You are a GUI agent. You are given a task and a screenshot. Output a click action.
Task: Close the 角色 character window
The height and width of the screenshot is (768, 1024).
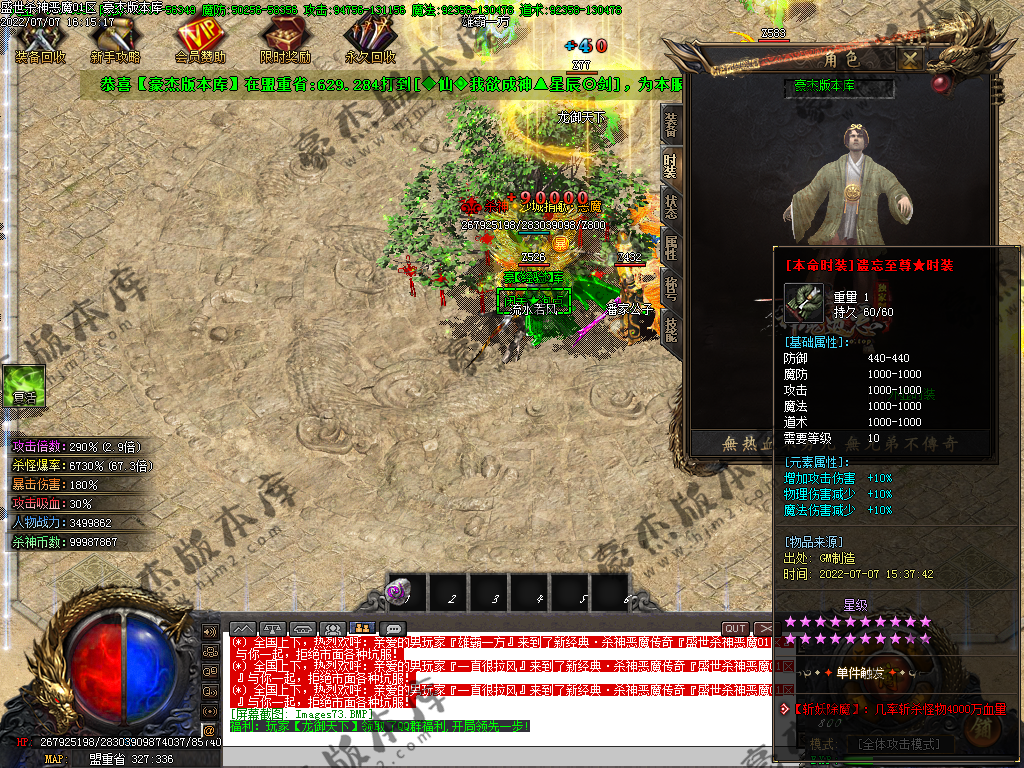[x=909, y=59]
